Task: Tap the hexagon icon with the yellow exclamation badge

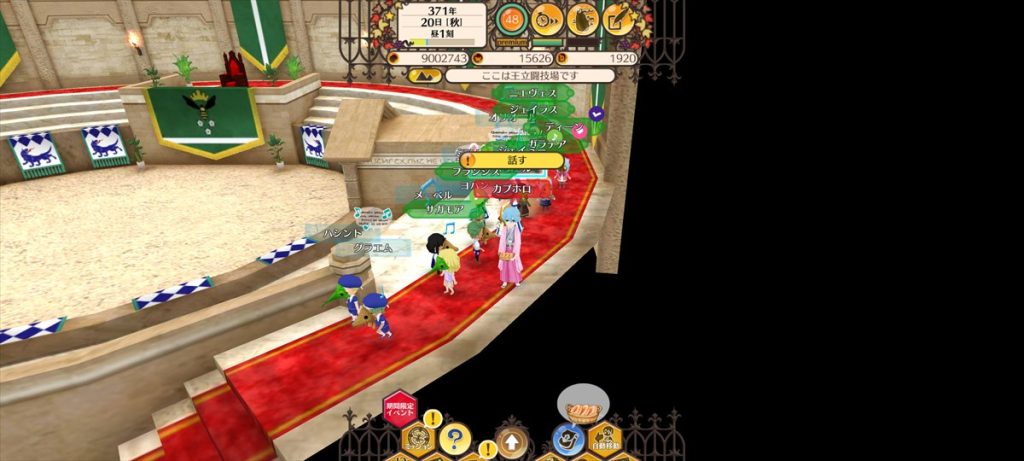Action: [x=420, y=438]
